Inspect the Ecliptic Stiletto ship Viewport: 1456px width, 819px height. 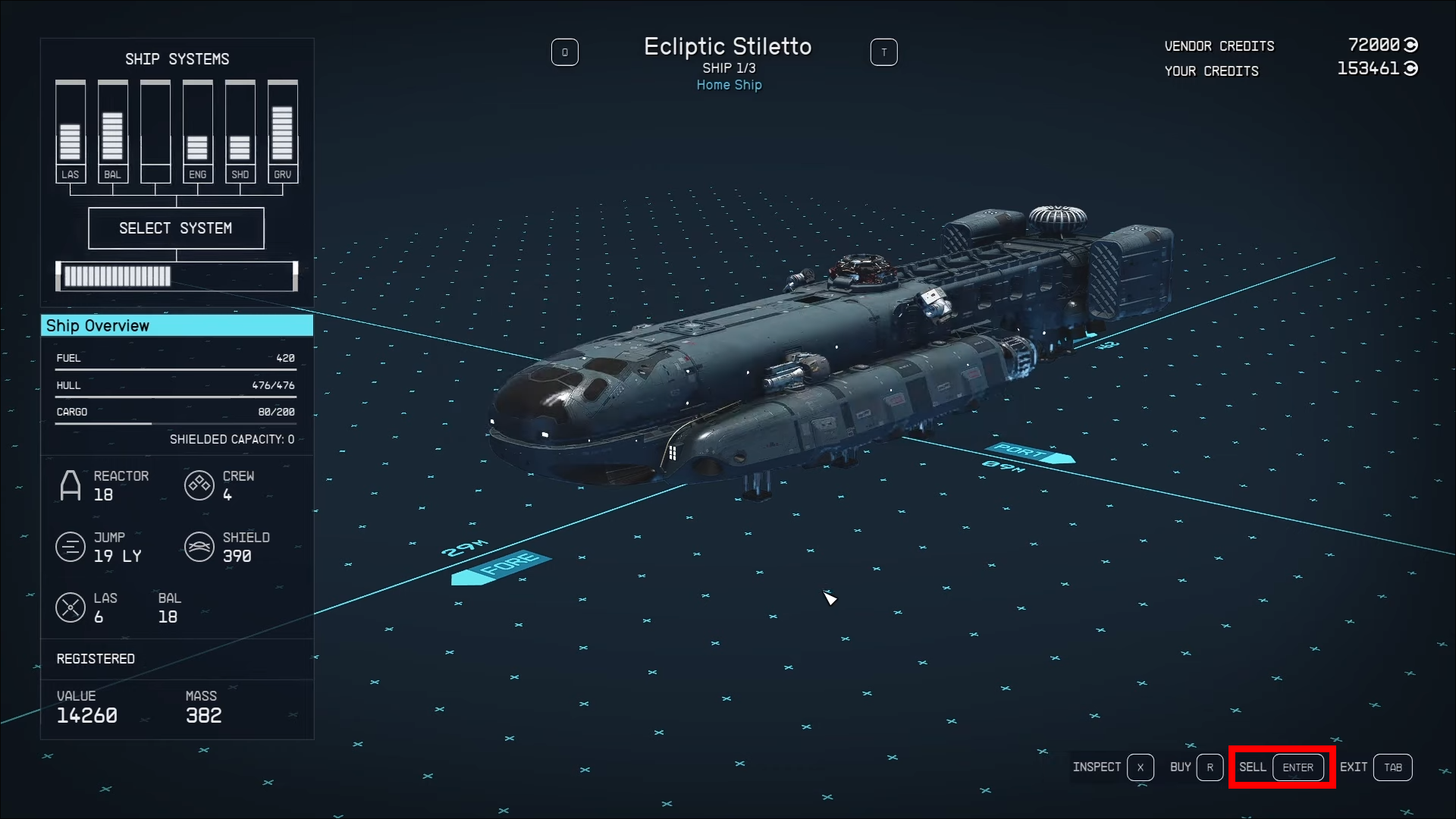pyautogui.click(x=1112, y=767)
